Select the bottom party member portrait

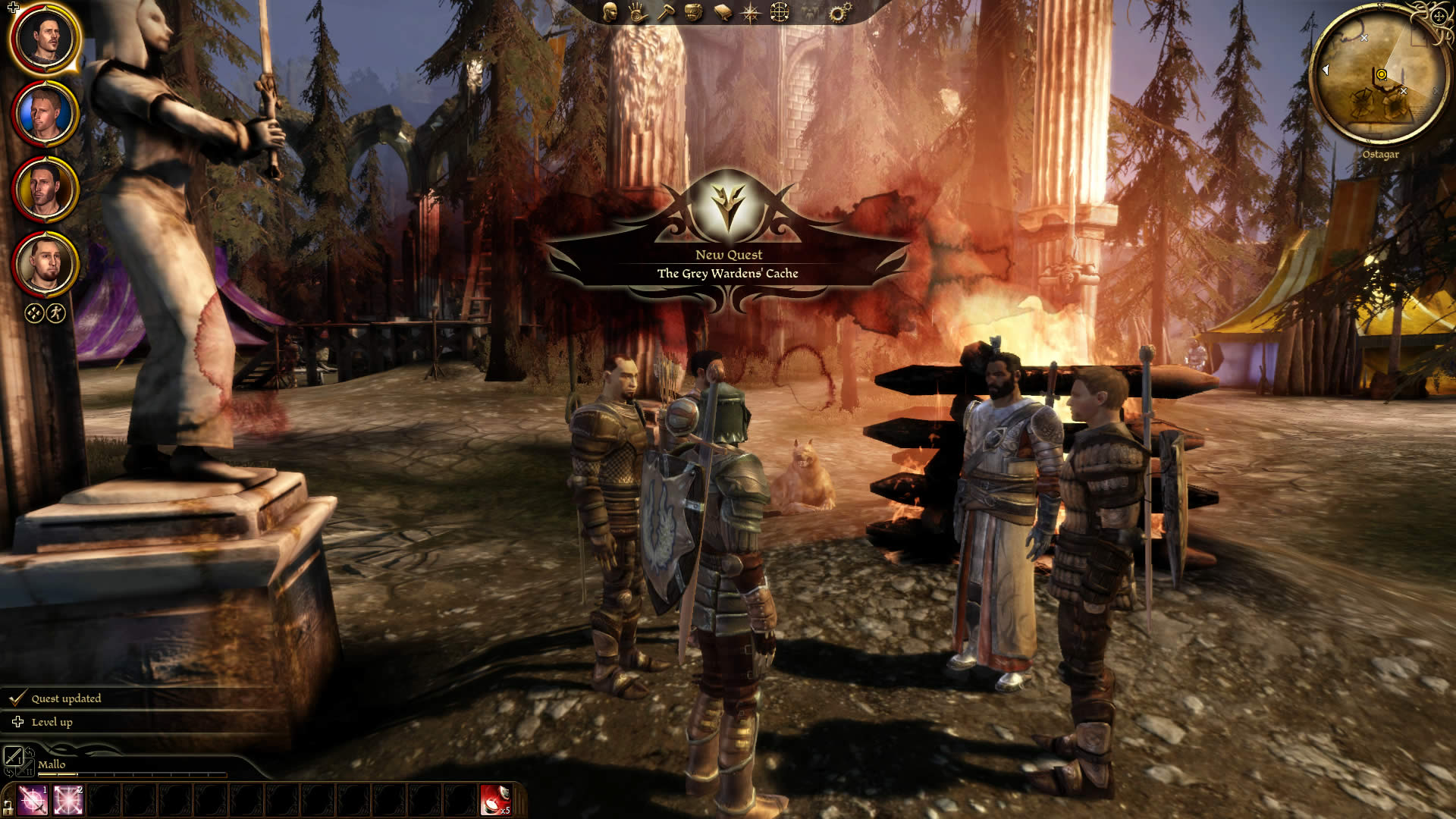(x=45, y=264)
